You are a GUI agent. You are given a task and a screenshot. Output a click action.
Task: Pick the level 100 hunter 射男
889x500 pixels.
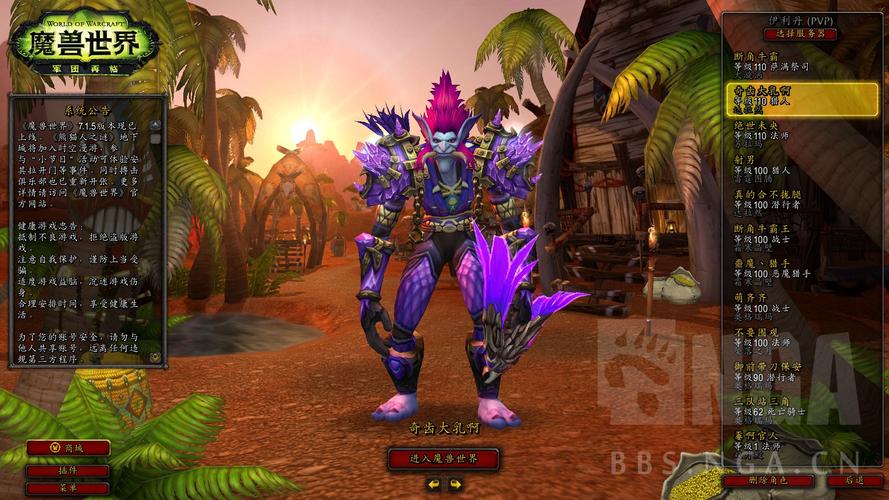coord(790,164)
